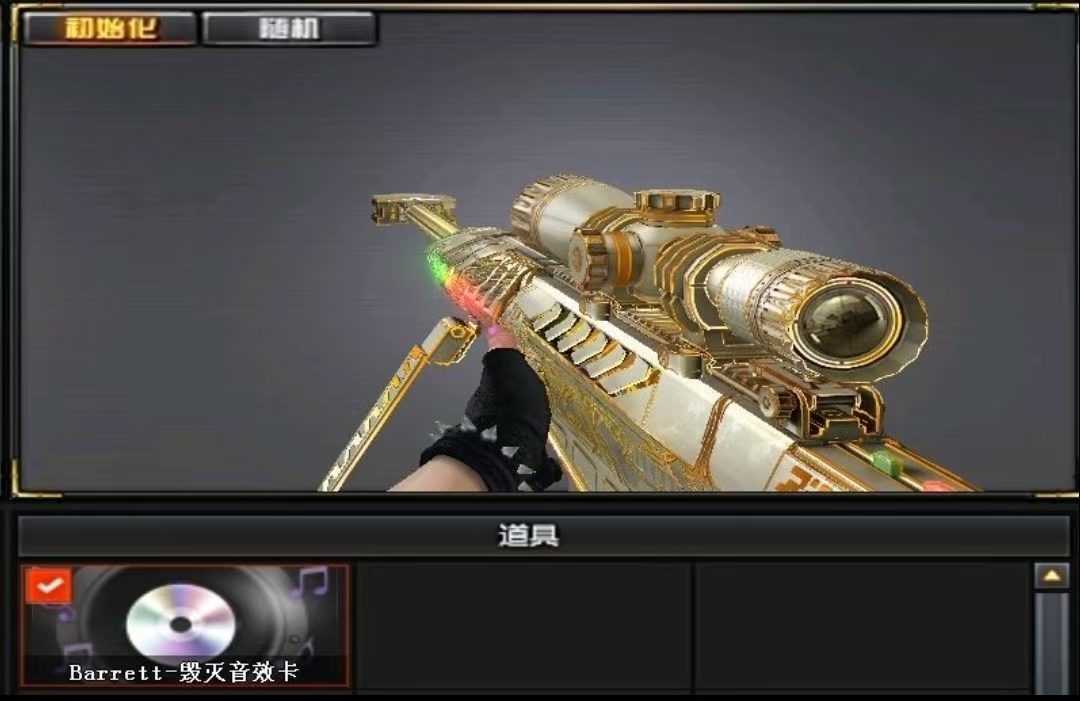Screen dimensions: 1080x701
Task: Click the 初始化 (Initialize) button
Action: (x=110, y=28)
